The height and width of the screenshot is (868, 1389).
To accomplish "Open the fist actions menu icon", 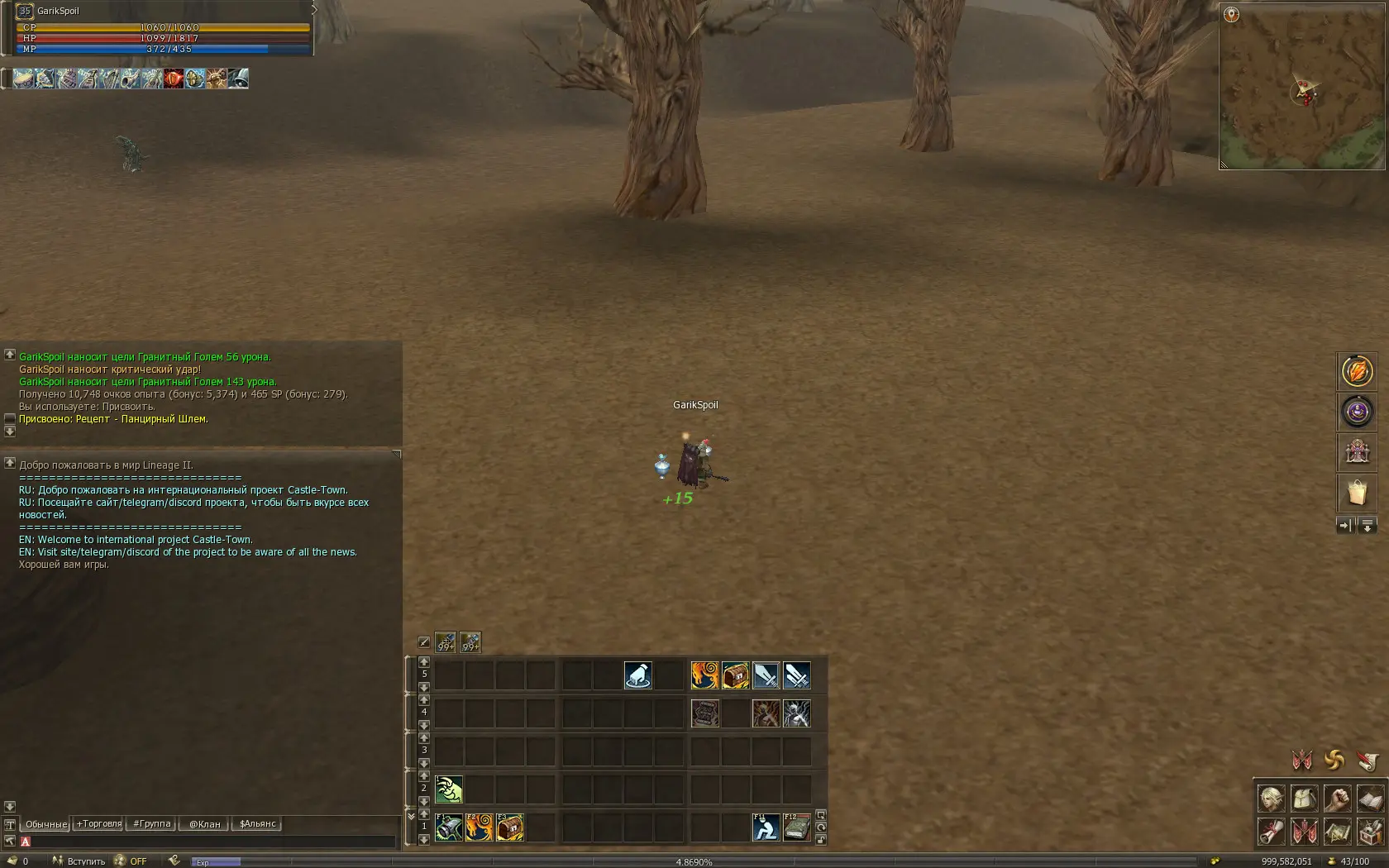I will pos(1337,799).
